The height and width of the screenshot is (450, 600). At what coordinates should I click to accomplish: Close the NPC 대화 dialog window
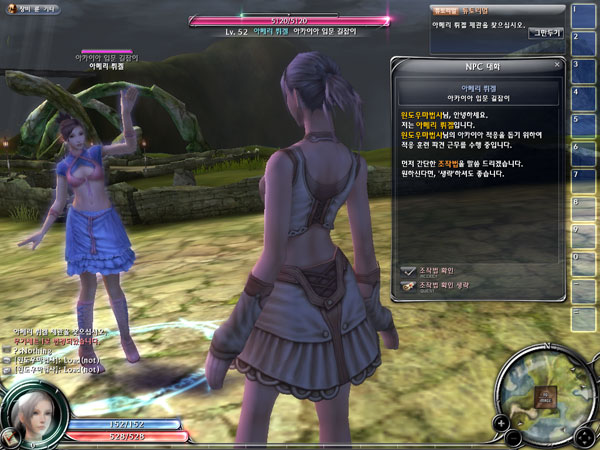556,65
